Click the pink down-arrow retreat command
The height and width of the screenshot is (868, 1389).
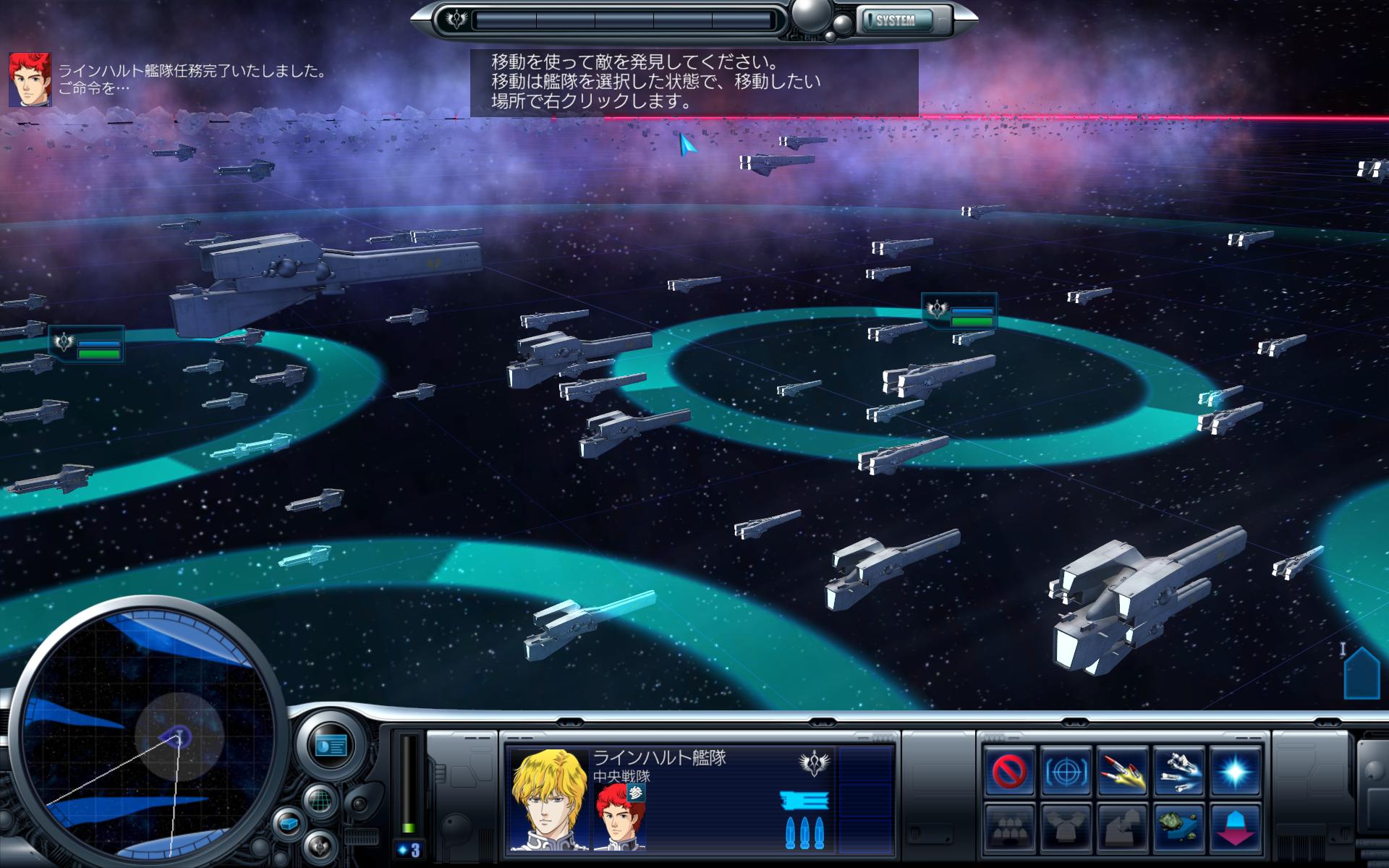pos(1236,827)
